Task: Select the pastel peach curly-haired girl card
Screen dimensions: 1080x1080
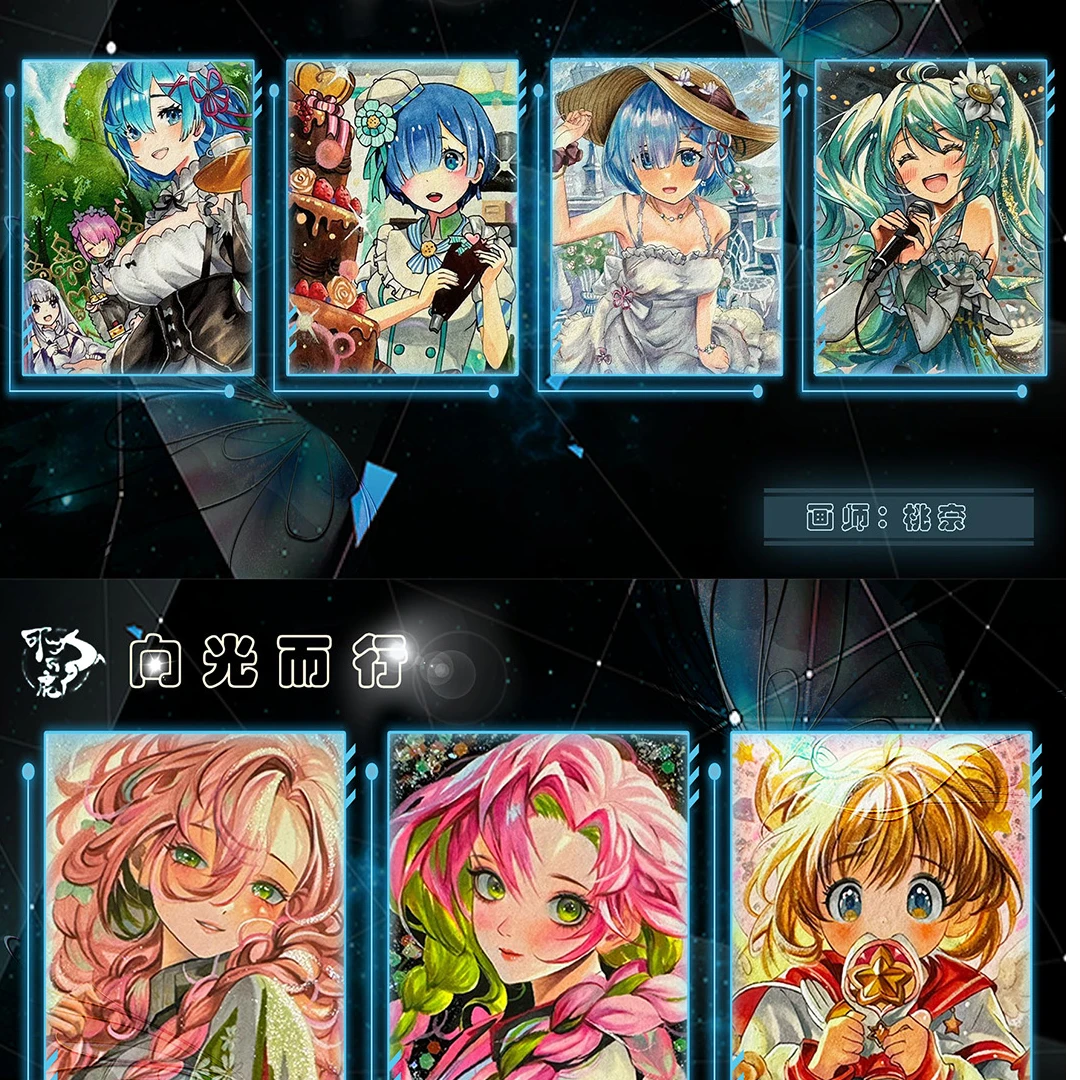Action: click(x=195, y=905)
